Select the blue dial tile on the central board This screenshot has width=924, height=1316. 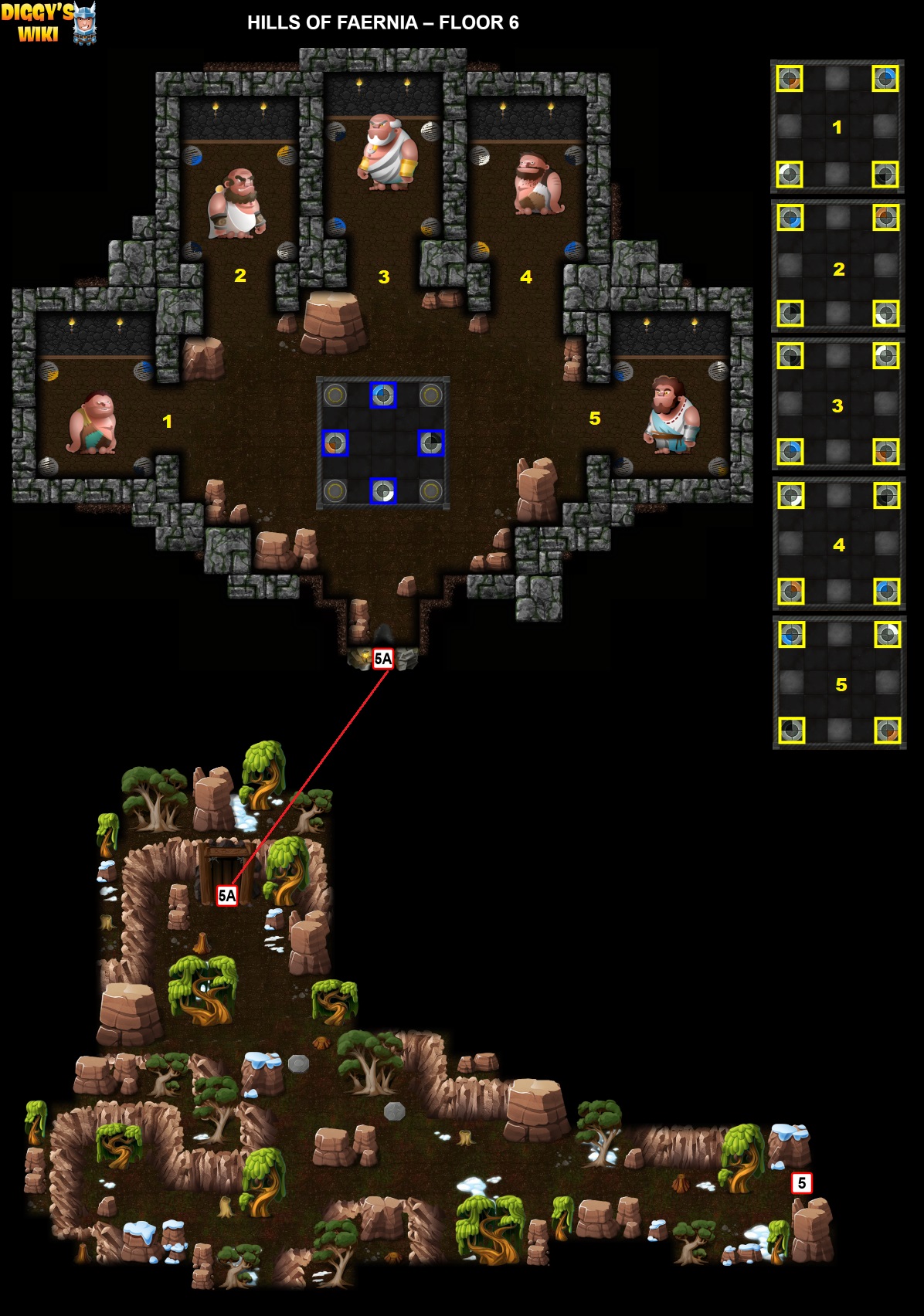click(x=383, y=395)
